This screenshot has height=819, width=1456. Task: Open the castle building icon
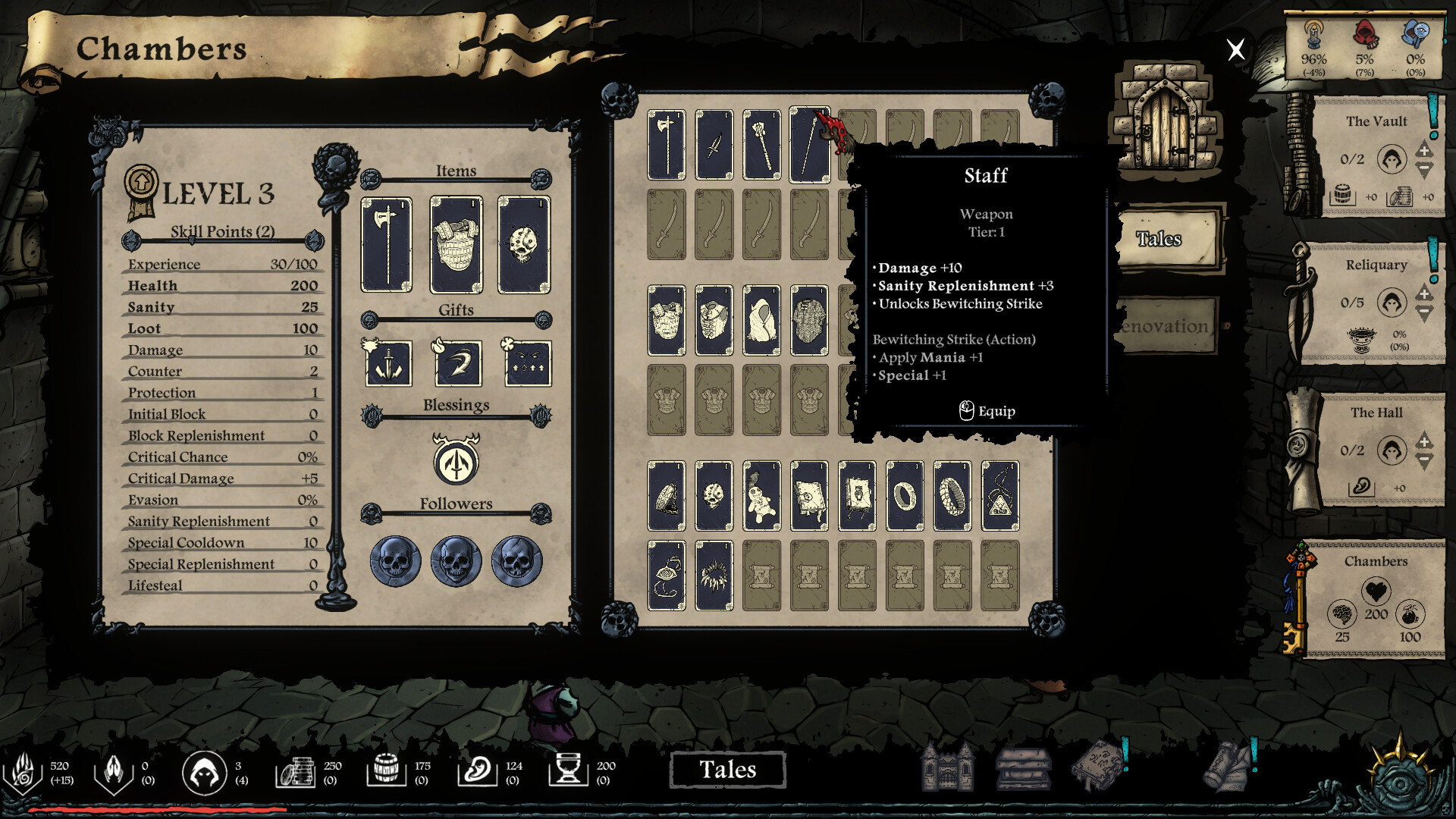coord(946,767)
